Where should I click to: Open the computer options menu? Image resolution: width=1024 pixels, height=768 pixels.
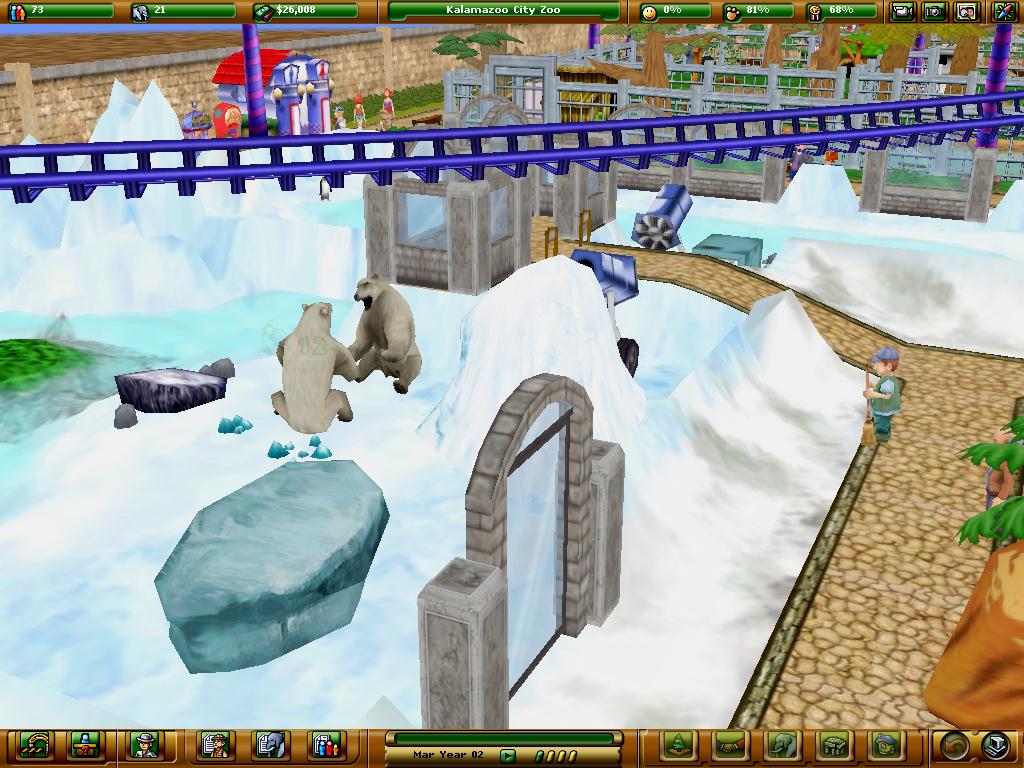996,745
